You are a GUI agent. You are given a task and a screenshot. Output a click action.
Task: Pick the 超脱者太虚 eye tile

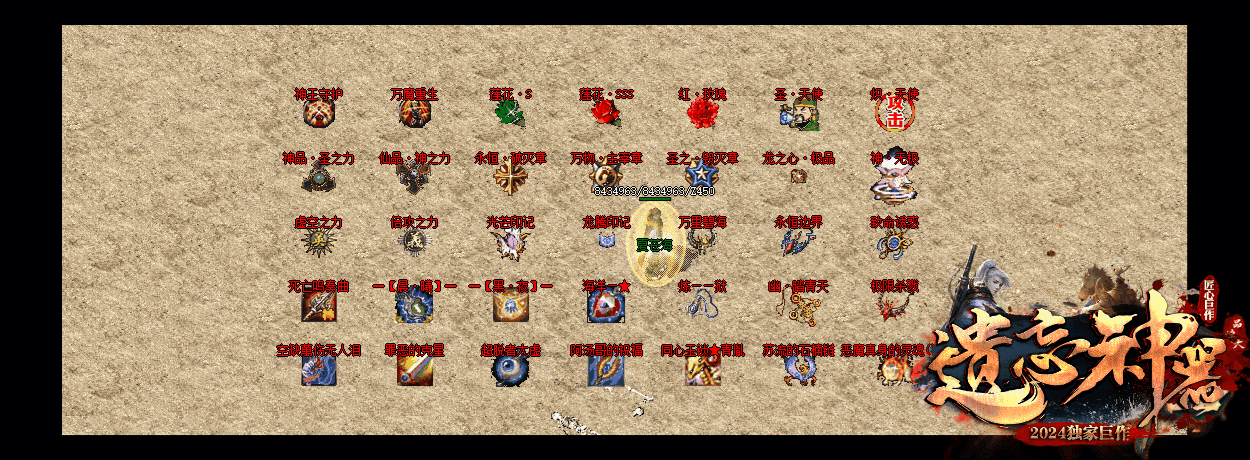(x=510, y=370)
